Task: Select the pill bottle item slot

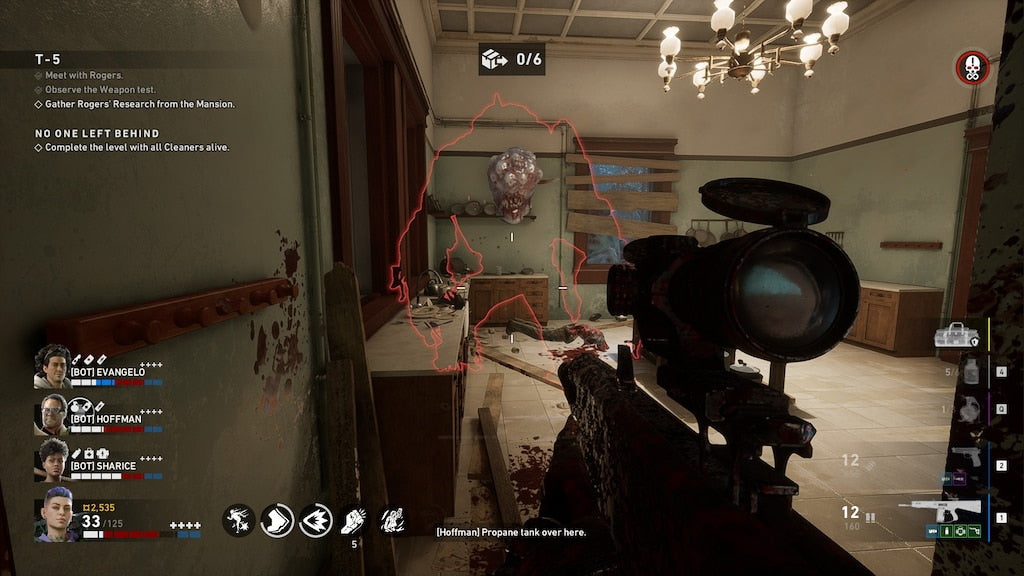Action: click(x=969, y=372)
